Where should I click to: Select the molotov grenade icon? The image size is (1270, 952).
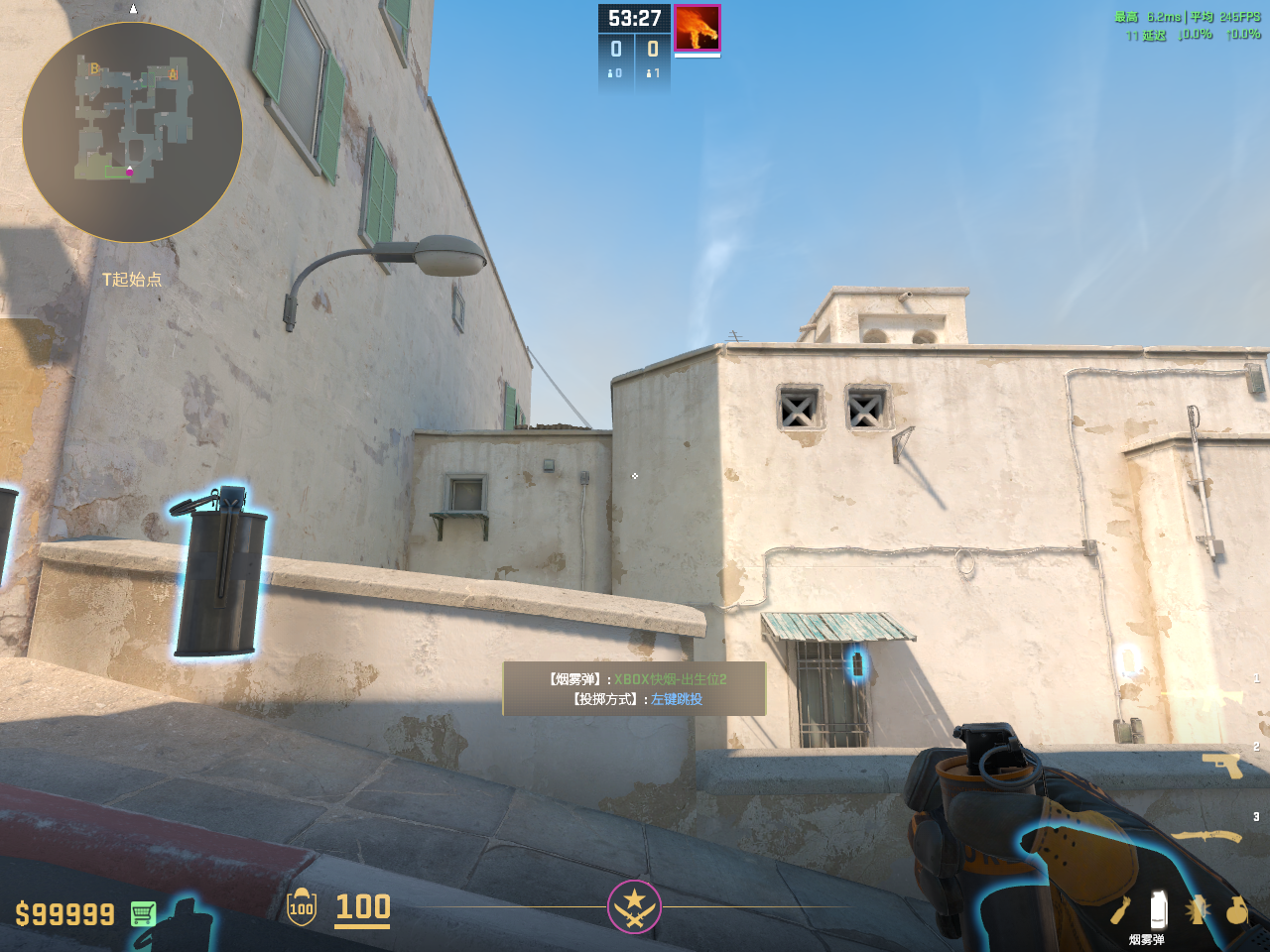click(x=1120, y=910)
